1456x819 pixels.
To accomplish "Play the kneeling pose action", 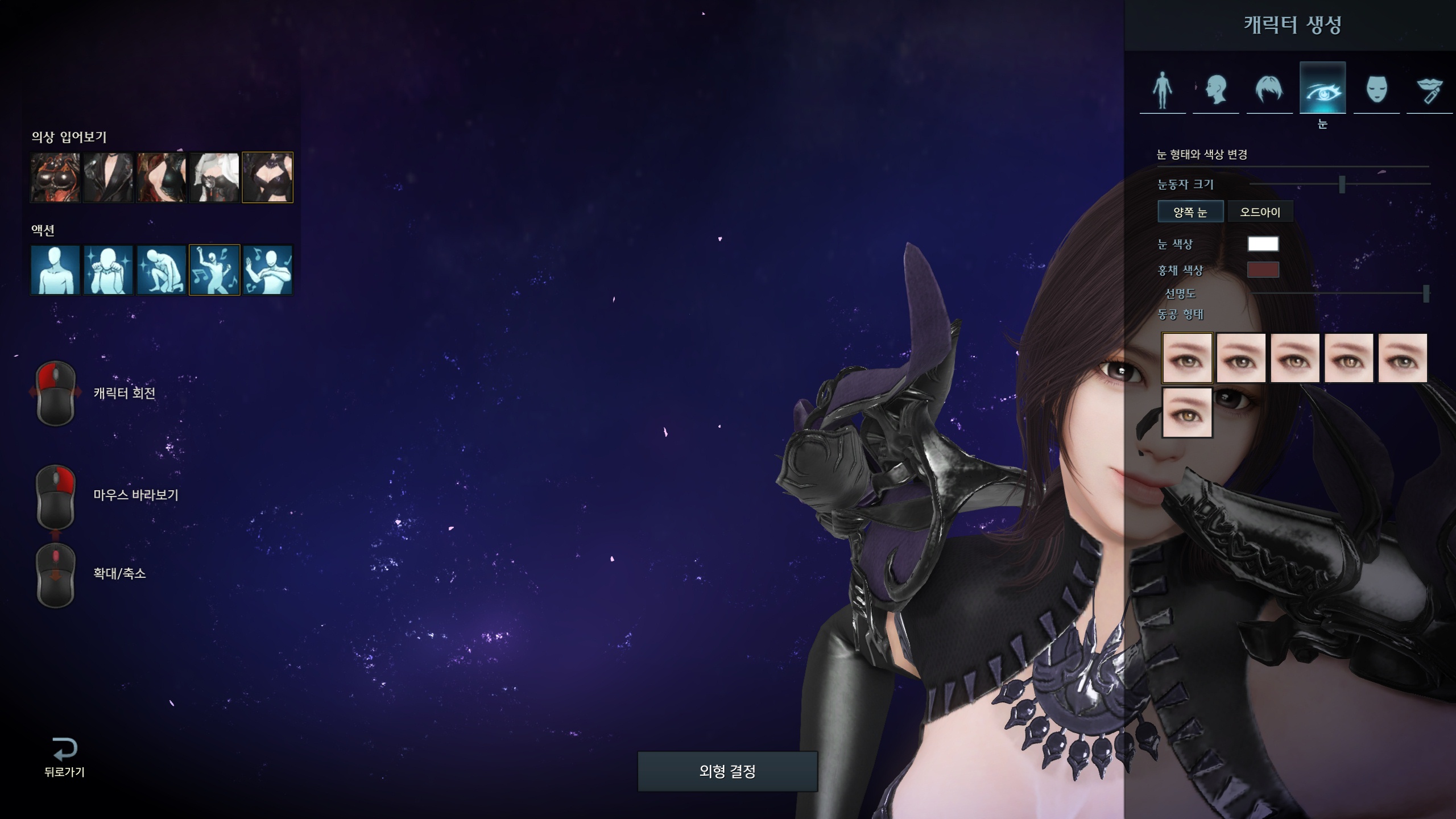I will (x=162, y=270).
